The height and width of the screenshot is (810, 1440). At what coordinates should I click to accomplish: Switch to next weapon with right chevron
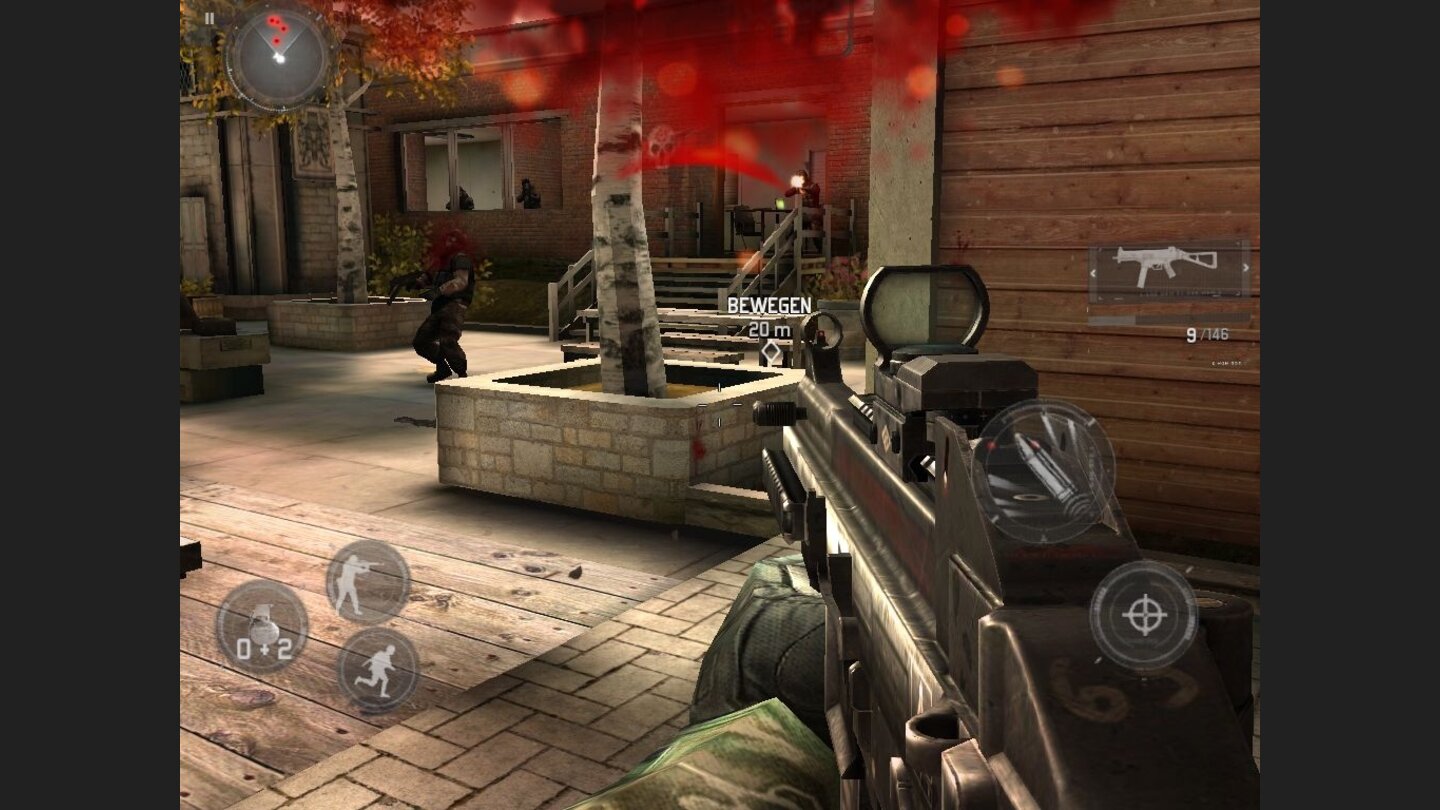point(1247,268)
